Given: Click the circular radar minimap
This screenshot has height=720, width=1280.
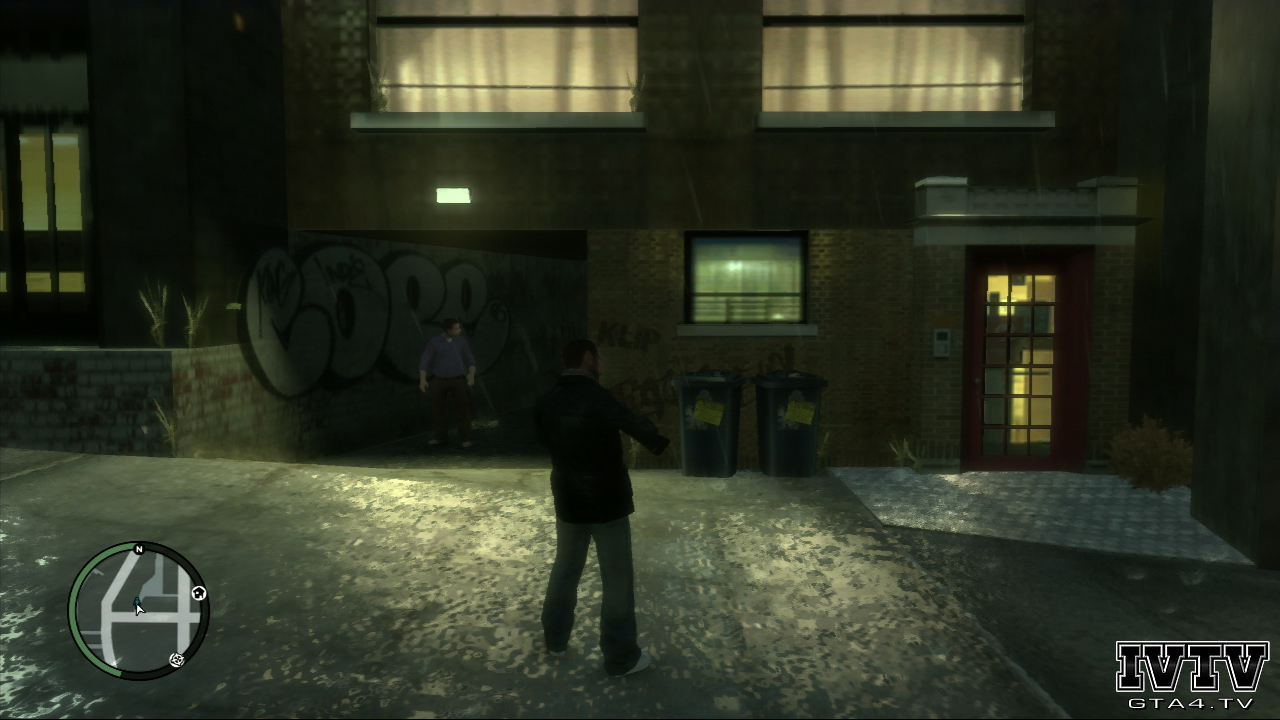Looking at the screenshot, I should click(x=138, y=611).
